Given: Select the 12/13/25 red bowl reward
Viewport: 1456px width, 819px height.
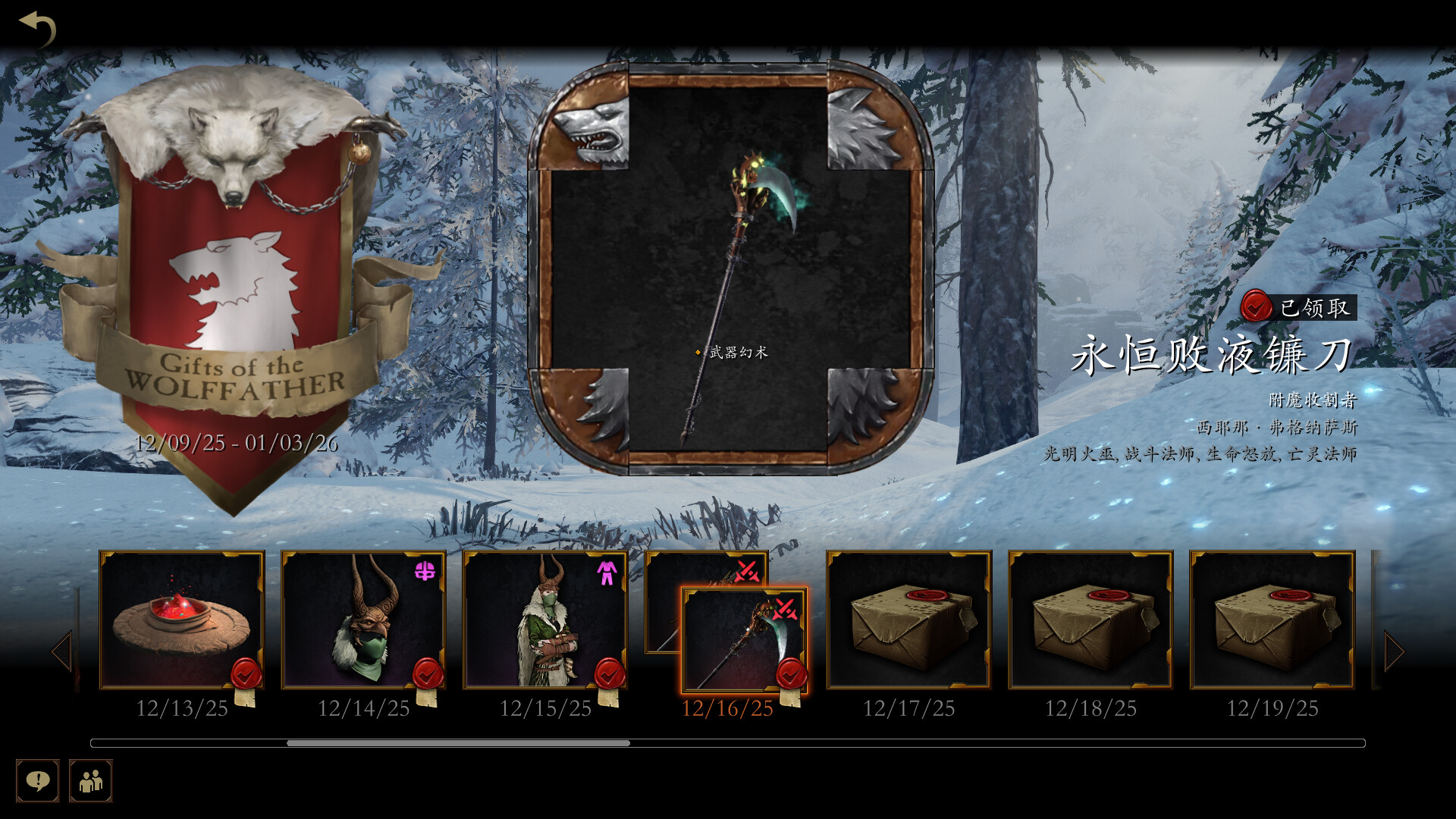Looking at the screenshot, I should [182, 620].
